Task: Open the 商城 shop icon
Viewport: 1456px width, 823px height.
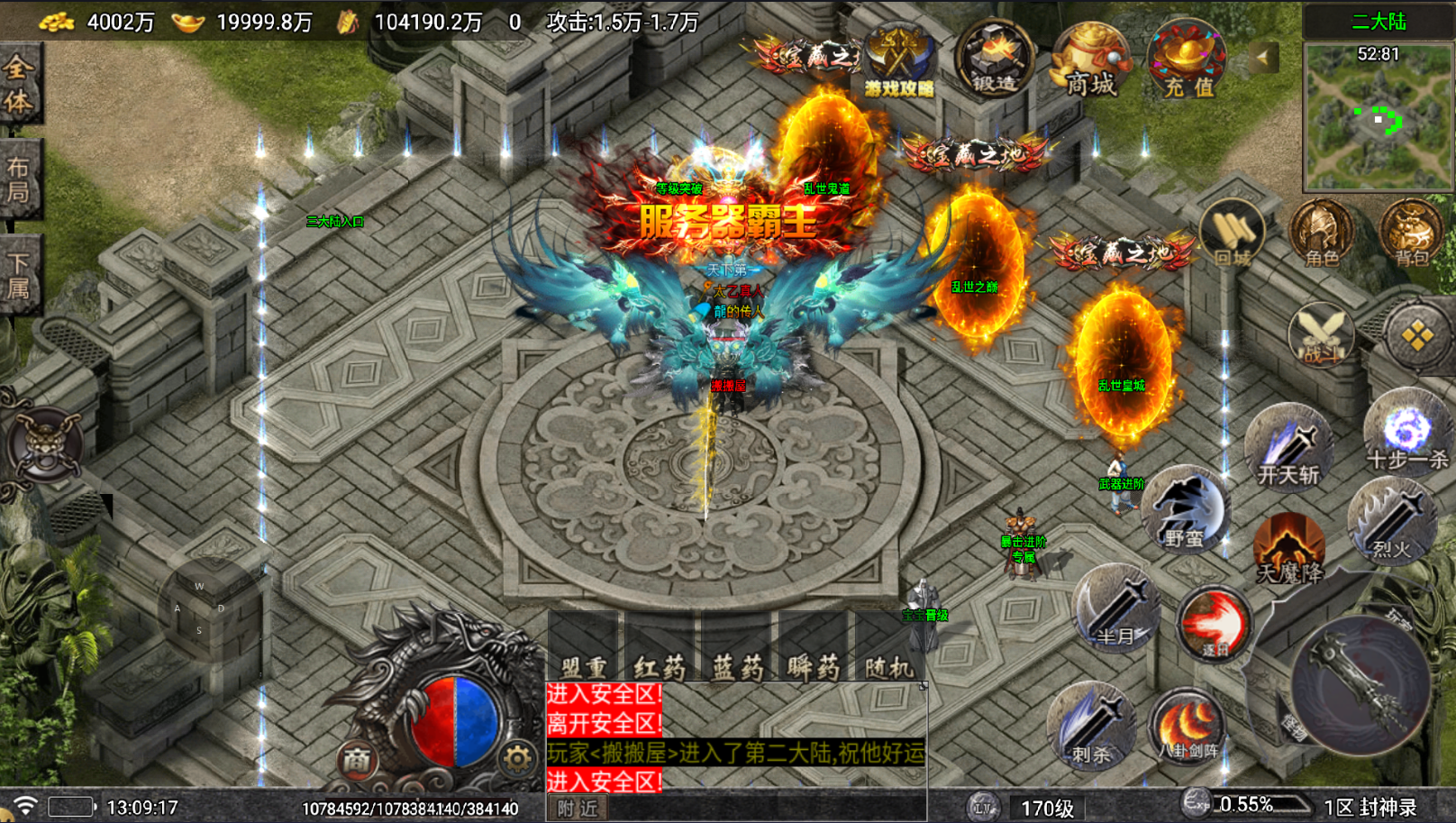Action: coord(1090,61)
